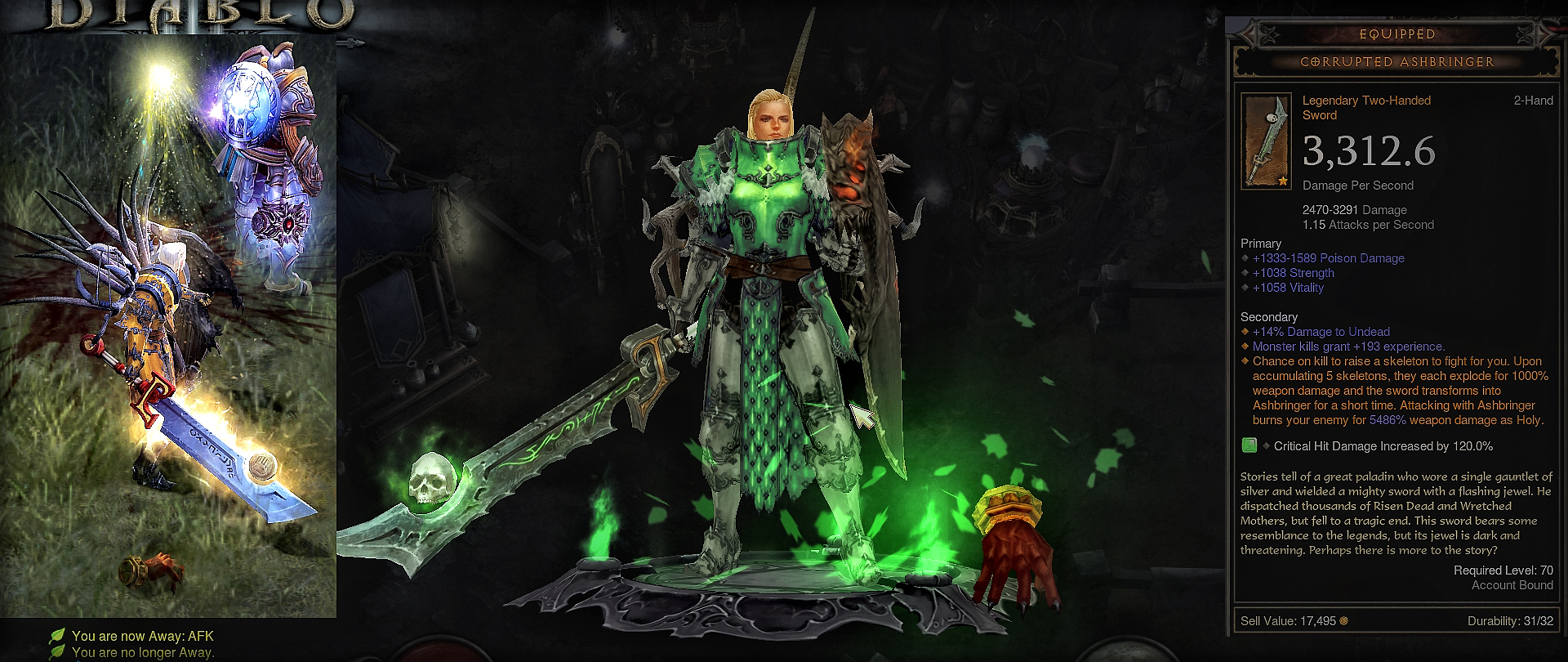Screen dimensions: 1568x662
Task: Click the green gem in the sword's socket
Action: 1249,446
